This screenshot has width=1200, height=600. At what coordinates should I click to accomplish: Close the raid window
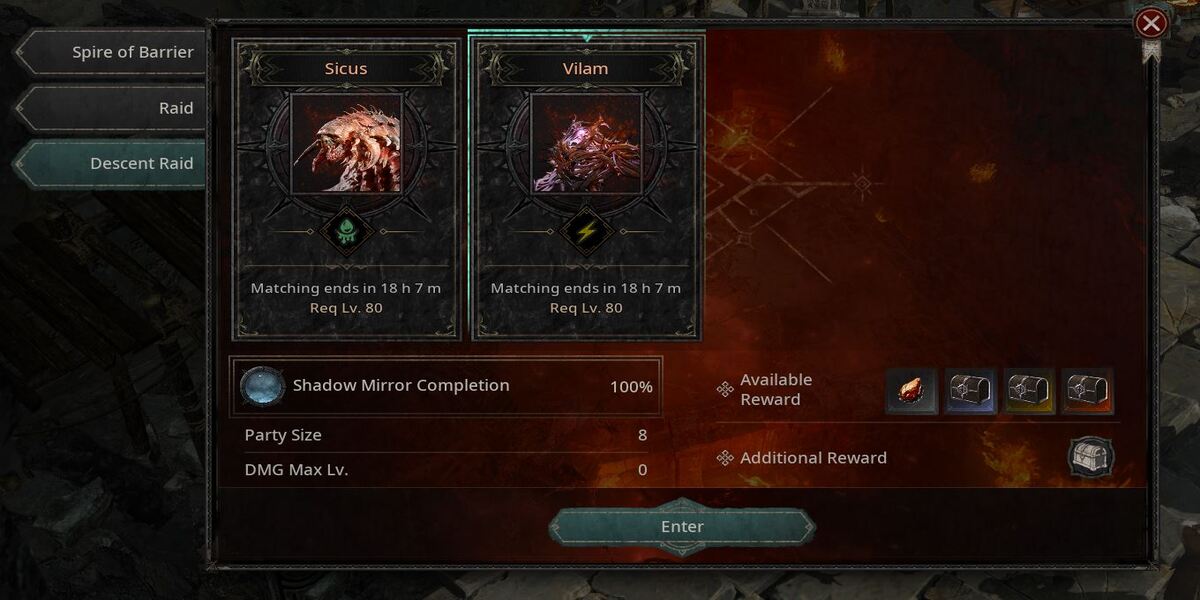click(1152, 23)
